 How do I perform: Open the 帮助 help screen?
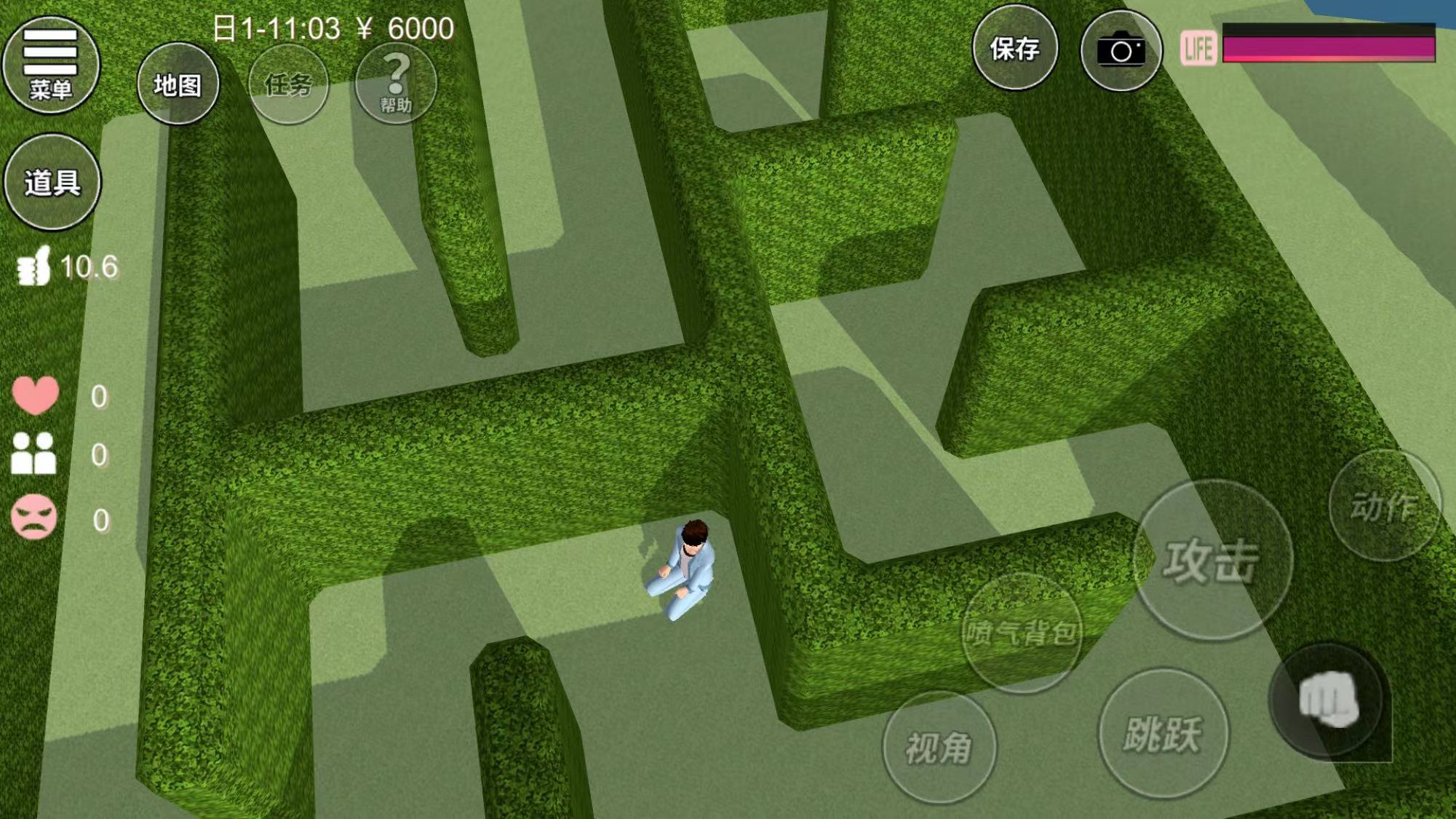(396, 83)
